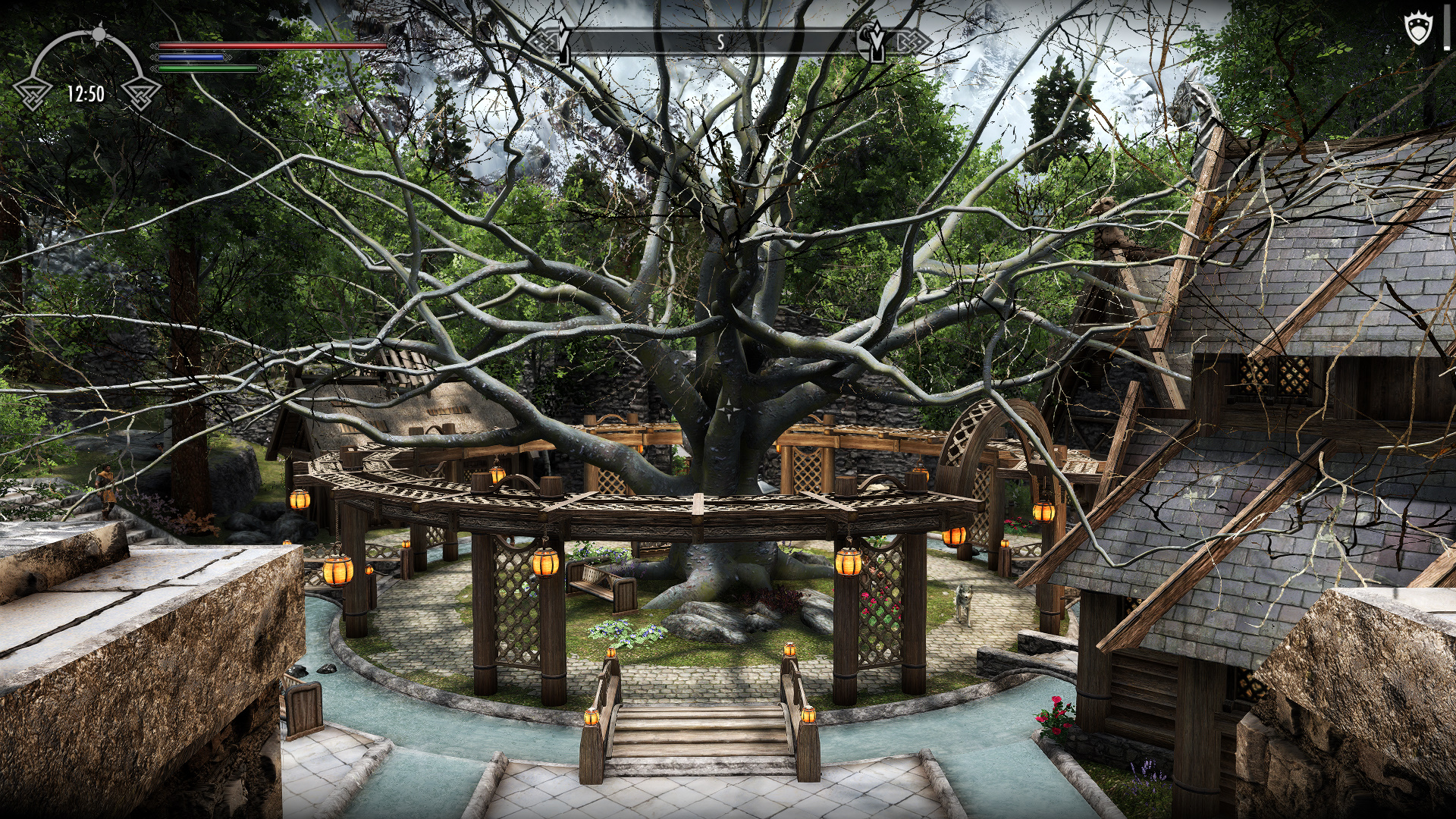Click the spiked shield status icon
The image size is (1456, 819).
1417,30
